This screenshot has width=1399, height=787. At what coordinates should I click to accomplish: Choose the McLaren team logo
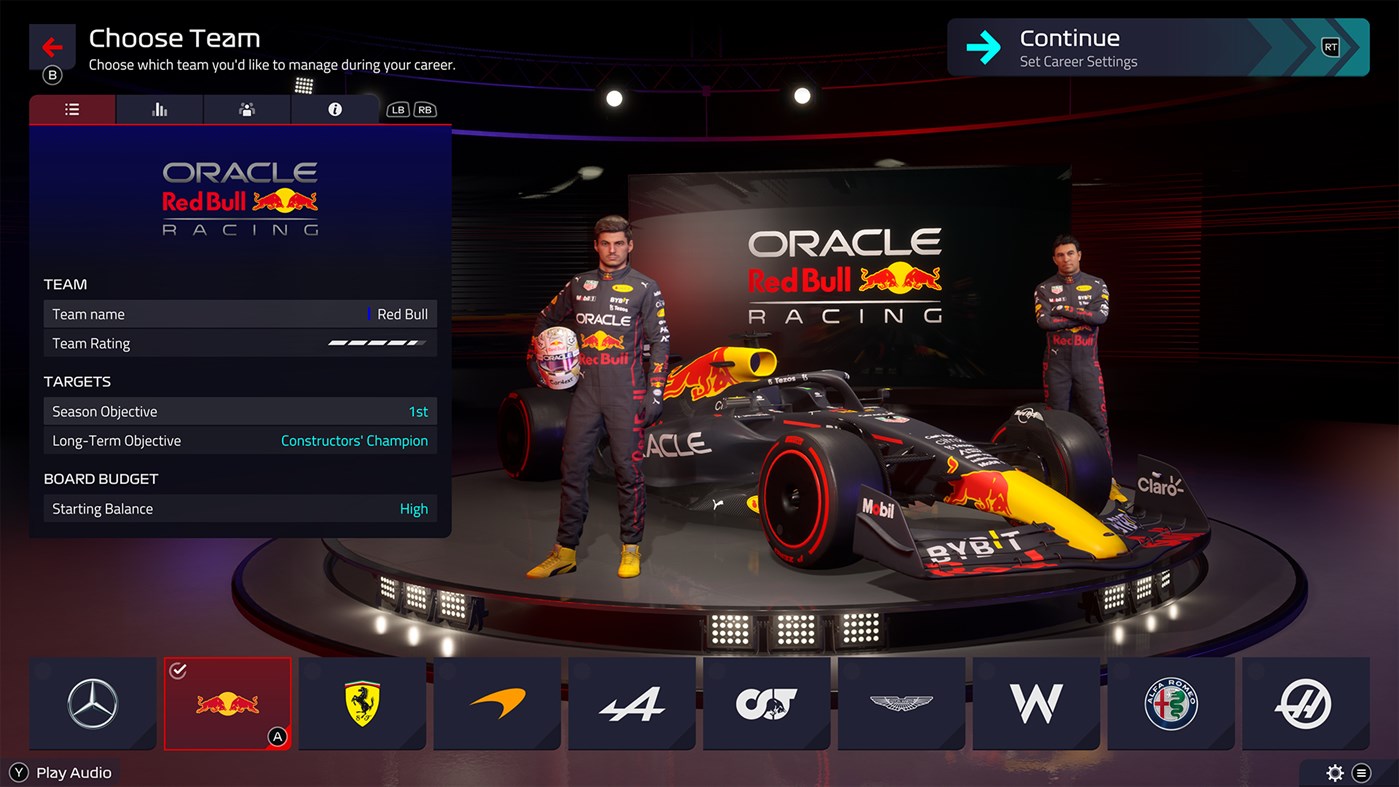(x=497, y=703)
